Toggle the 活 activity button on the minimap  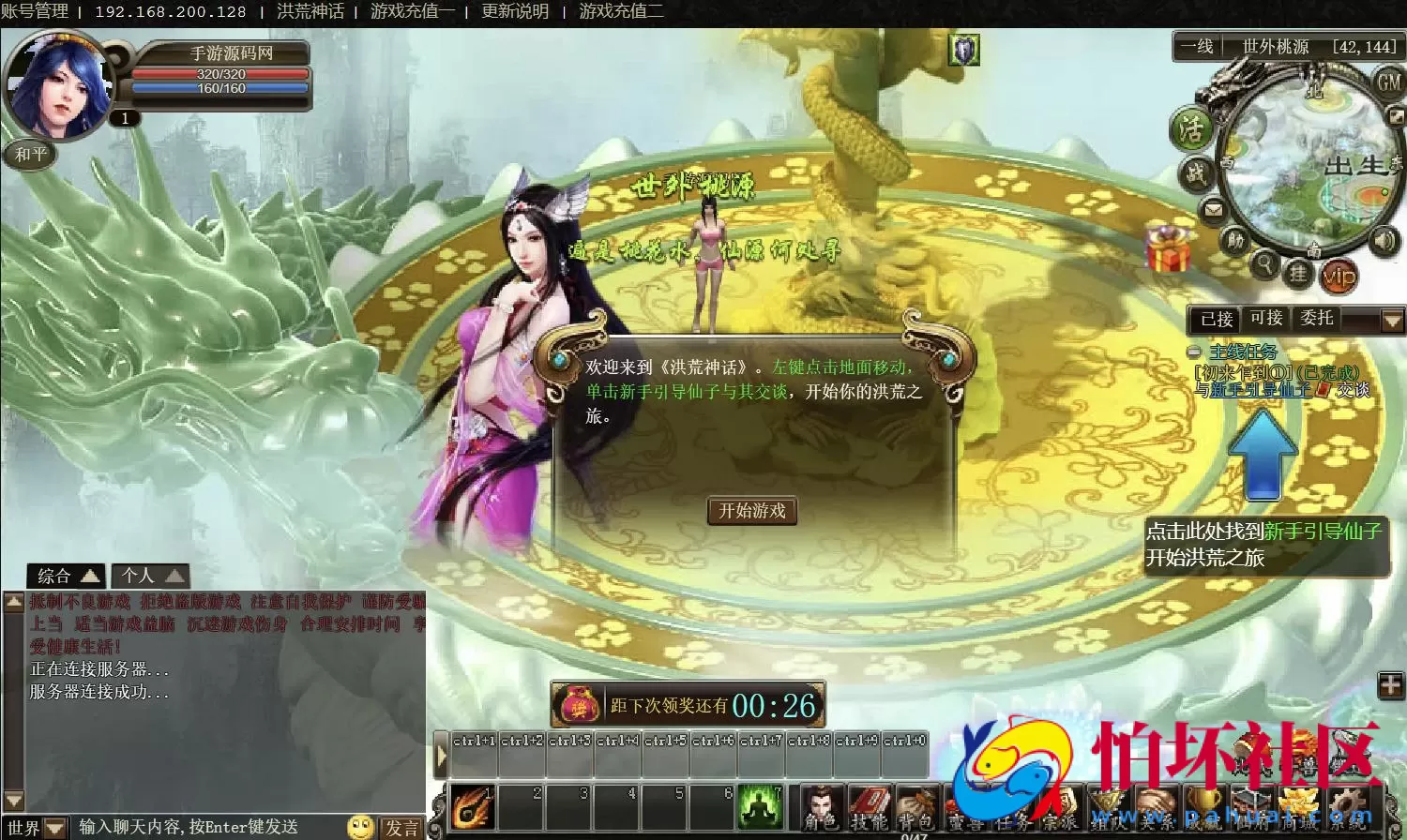(1193, 128)
